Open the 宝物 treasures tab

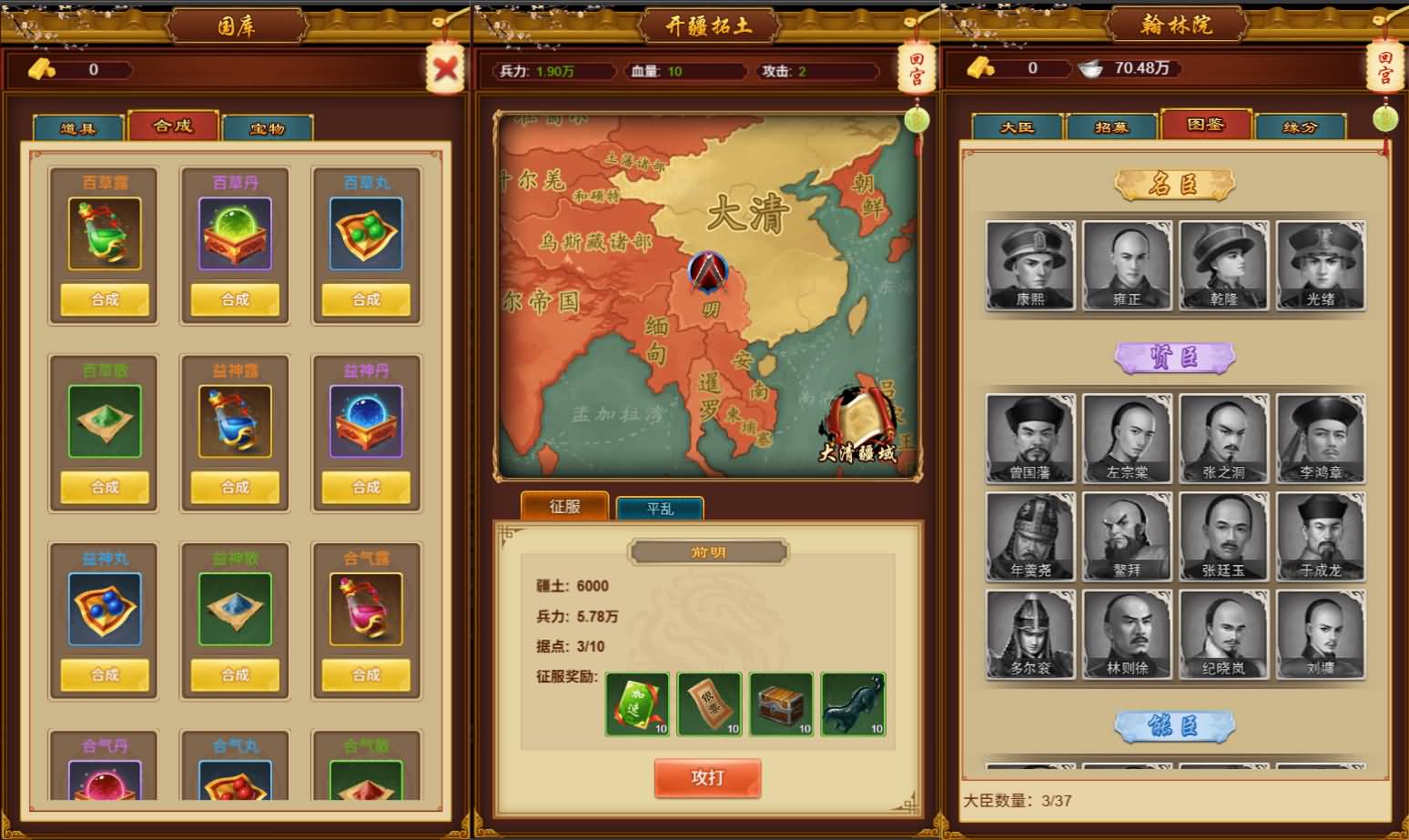coord(268,128)
